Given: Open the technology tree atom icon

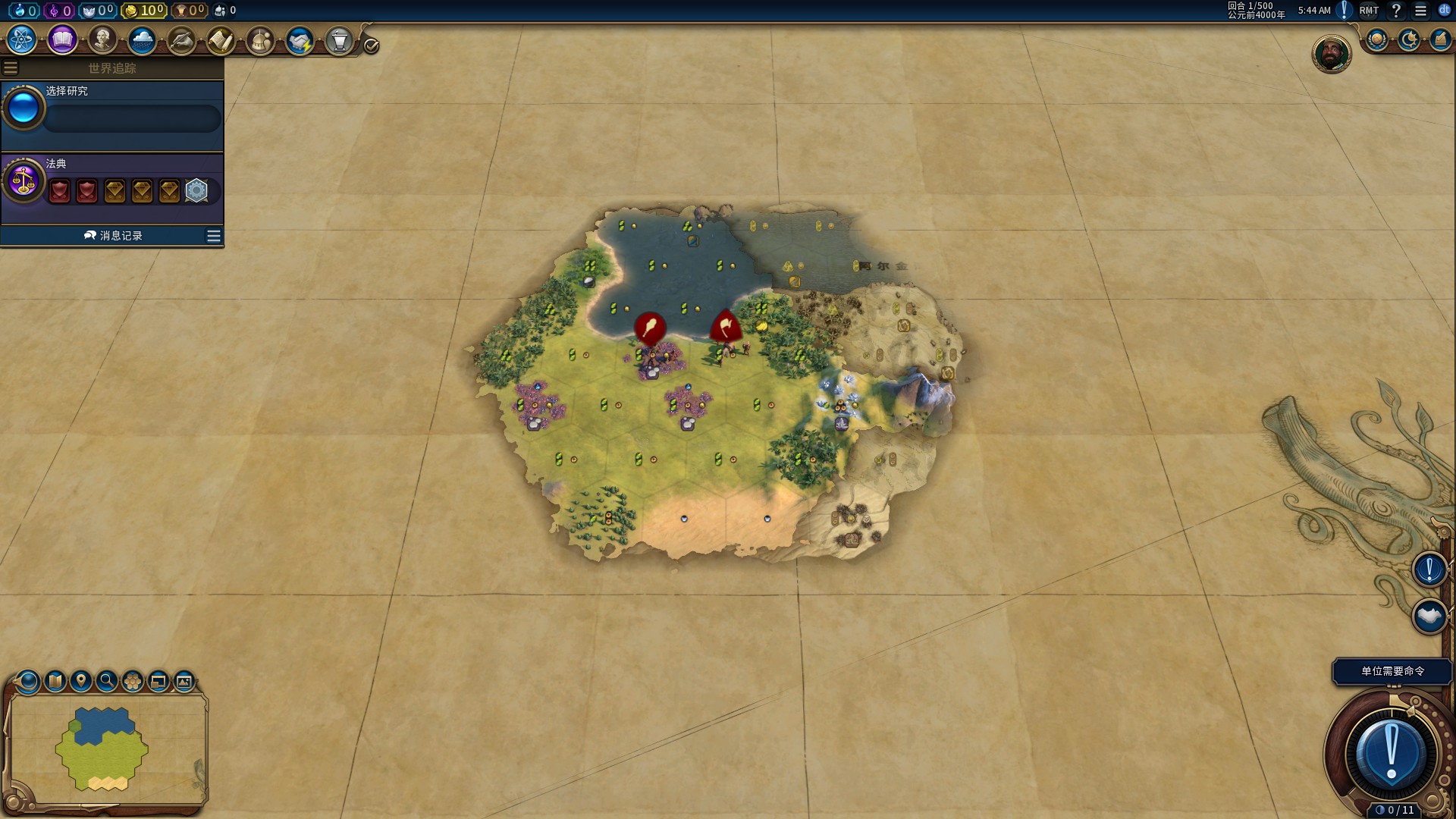Looking at the screenshot, I should [22, 39].
